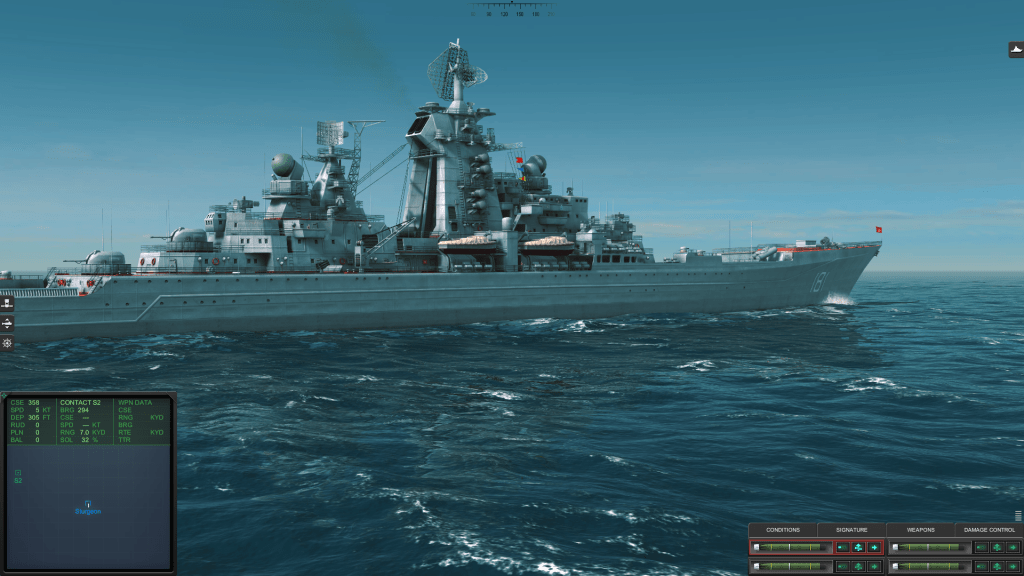The width and height of the screenshot is (1024, 576).
Task: Open the depth control icon with horizontal arrows
Action: pyautogui.click(x=7, y=323)
